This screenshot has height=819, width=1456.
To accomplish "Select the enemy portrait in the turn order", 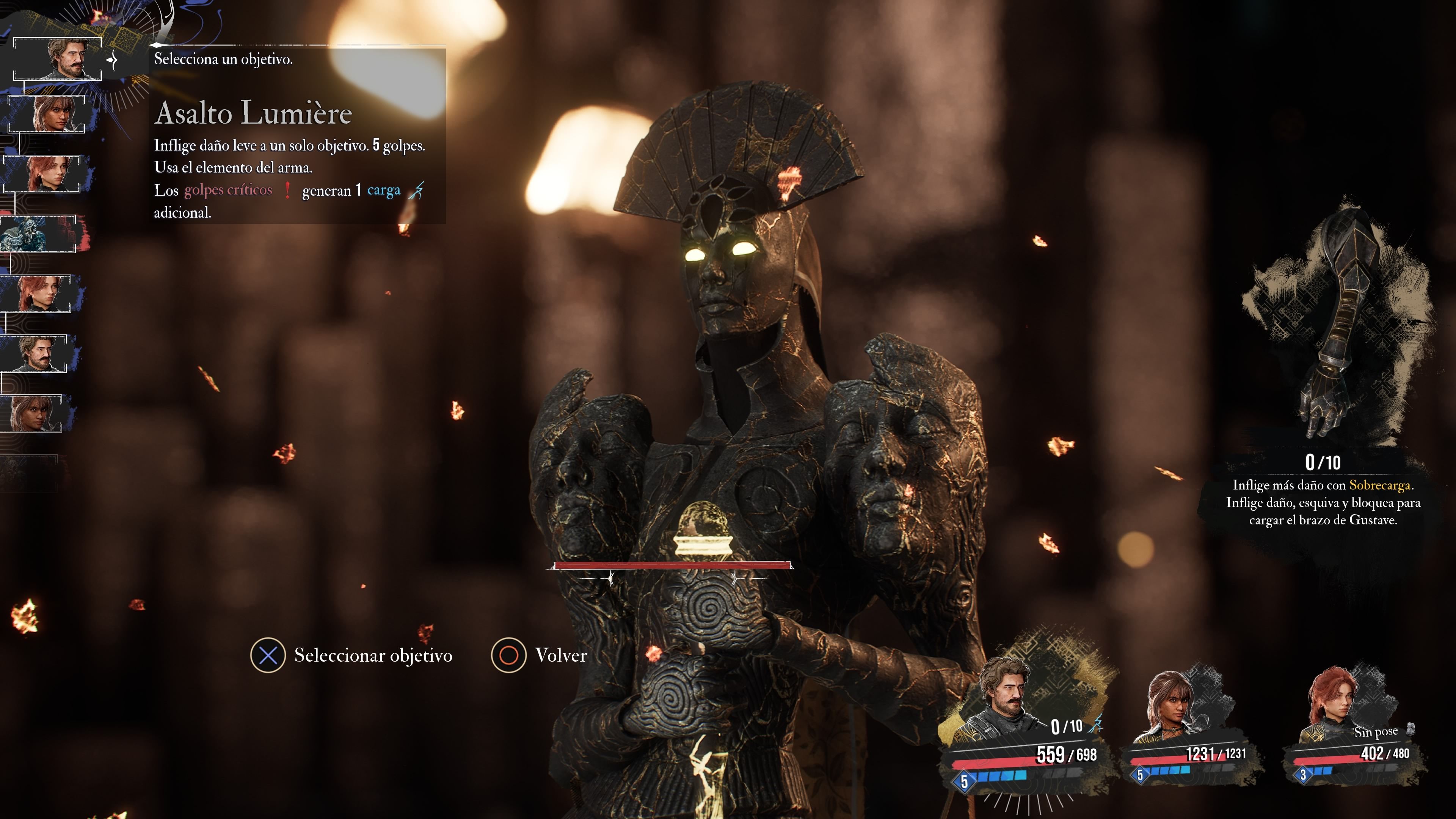I will 38,234.
